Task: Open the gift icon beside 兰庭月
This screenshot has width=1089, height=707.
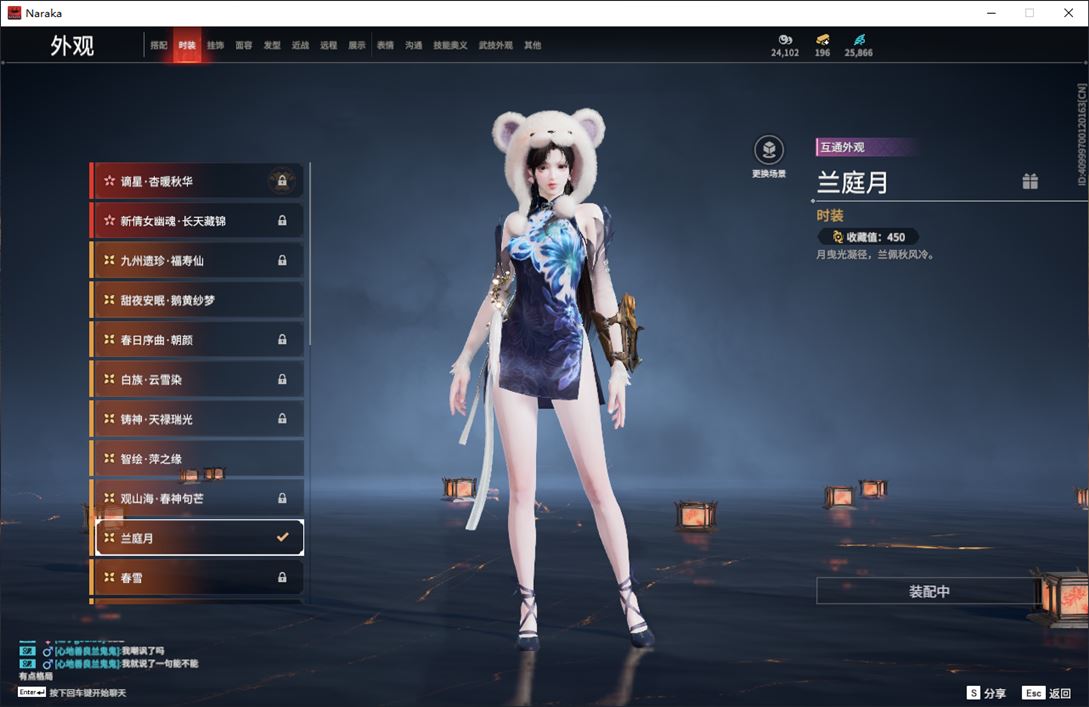Action: pyautogui.click(x=1030, y=181)
